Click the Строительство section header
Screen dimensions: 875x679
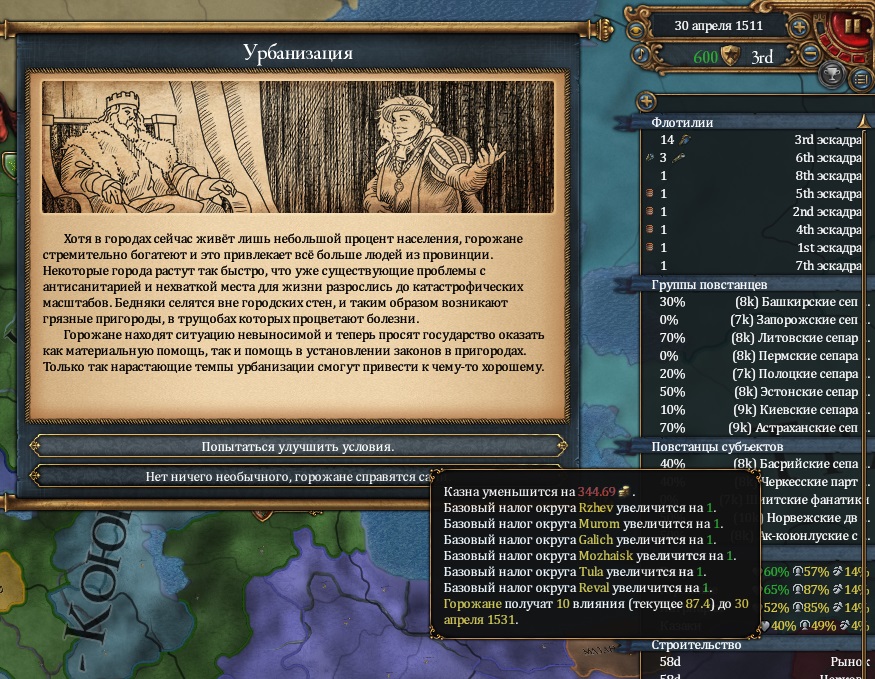coord(752,645)
